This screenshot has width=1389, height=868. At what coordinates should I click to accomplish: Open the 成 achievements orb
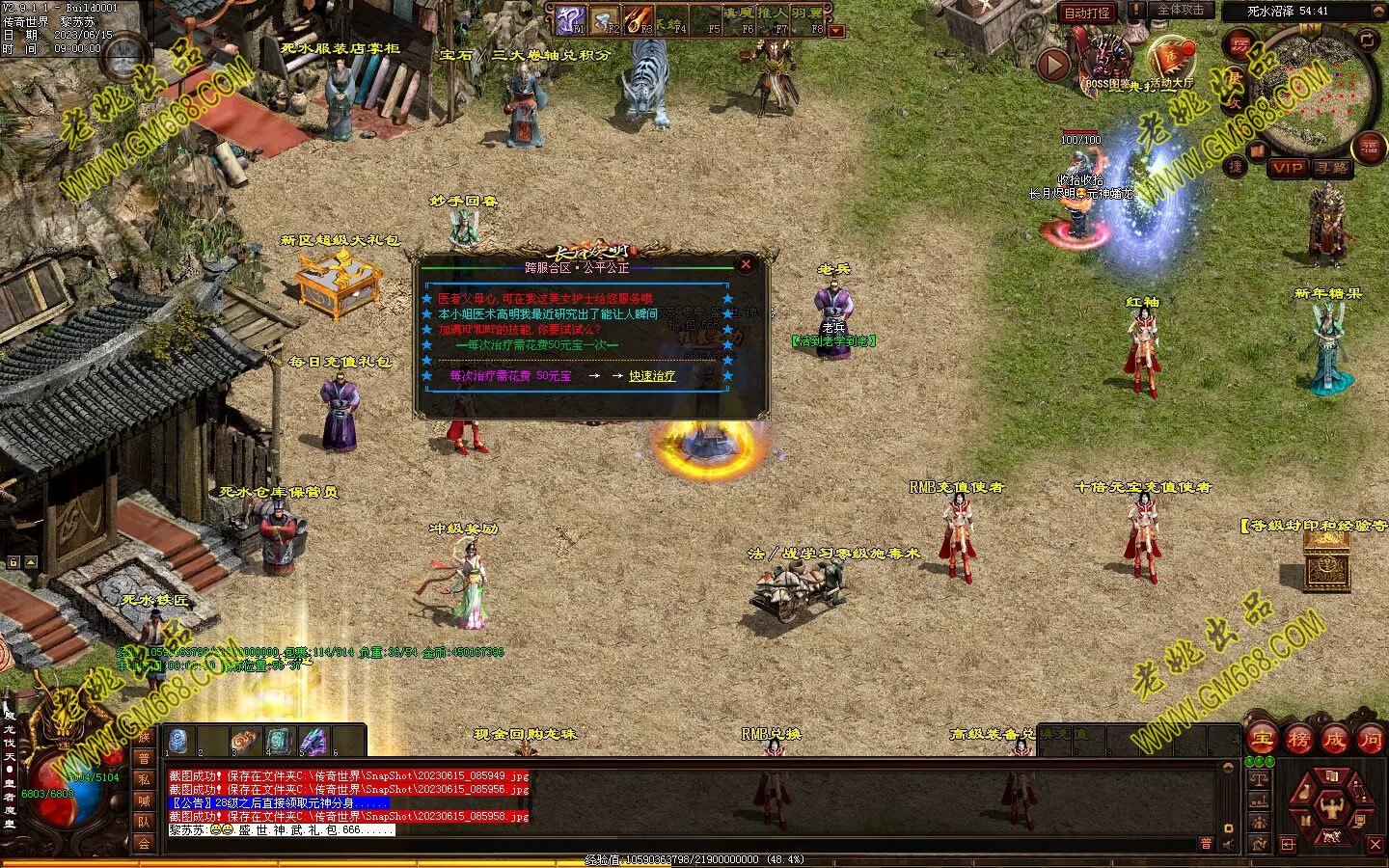1334,740
